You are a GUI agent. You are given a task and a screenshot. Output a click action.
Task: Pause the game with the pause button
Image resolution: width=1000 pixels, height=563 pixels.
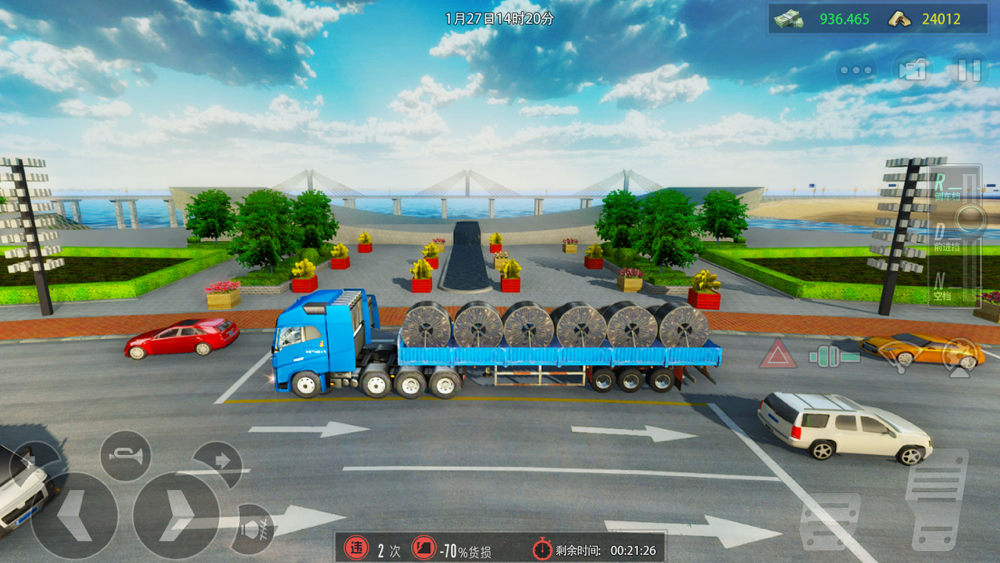tap(968, 70)
